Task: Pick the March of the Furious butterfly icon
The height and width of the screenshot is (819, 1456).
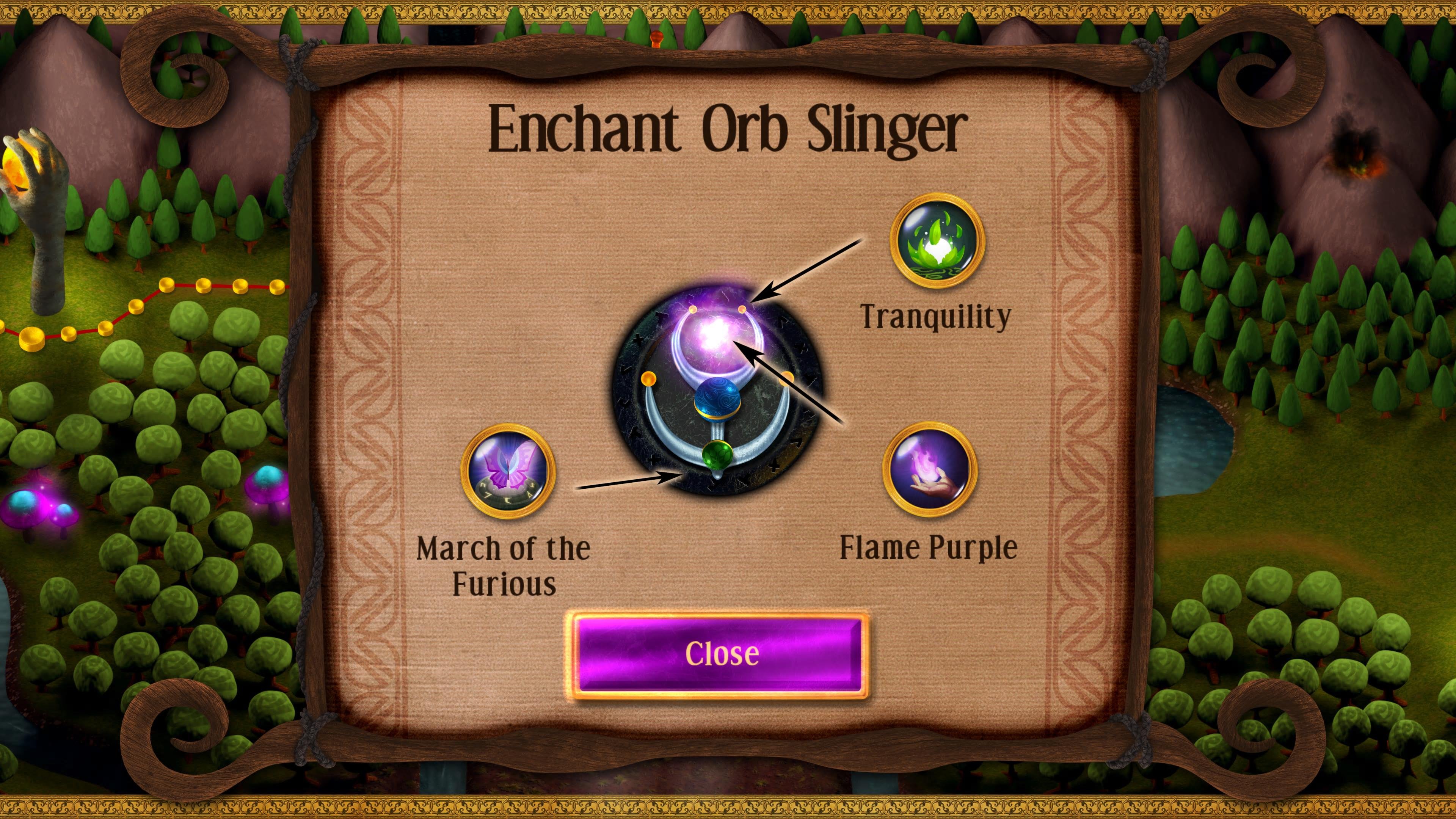Action: (x=508, y=471)
